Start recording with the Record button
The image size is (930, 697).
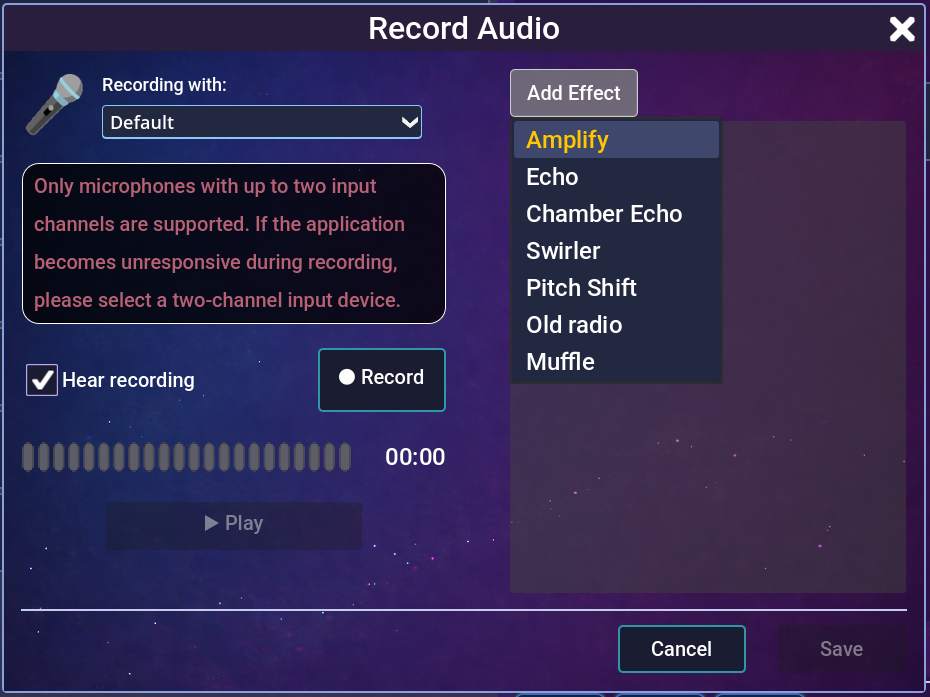click(x=381, y=379)
